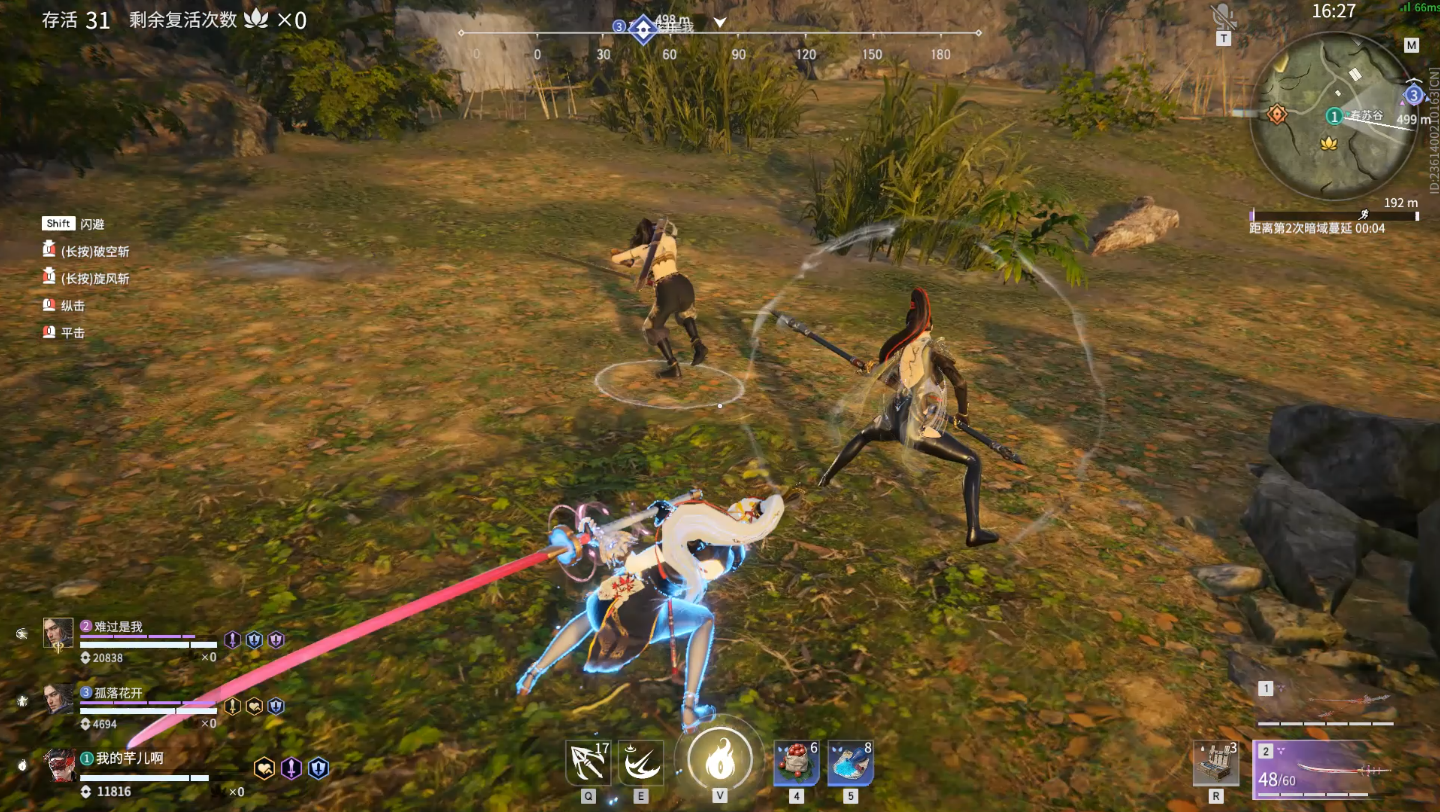Select teammate 孤落花开 portrait
The width and height of the screenshot is (1440, 812).
[58, 698]
